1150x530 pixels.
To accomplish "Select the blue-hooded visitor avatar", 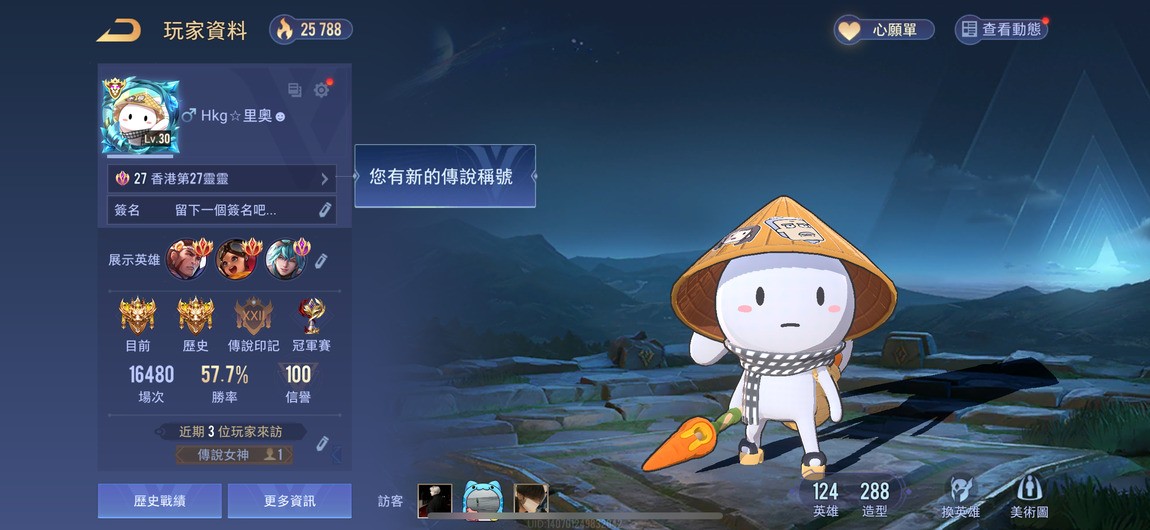I will pyautogui.click(x=482, y=500).
